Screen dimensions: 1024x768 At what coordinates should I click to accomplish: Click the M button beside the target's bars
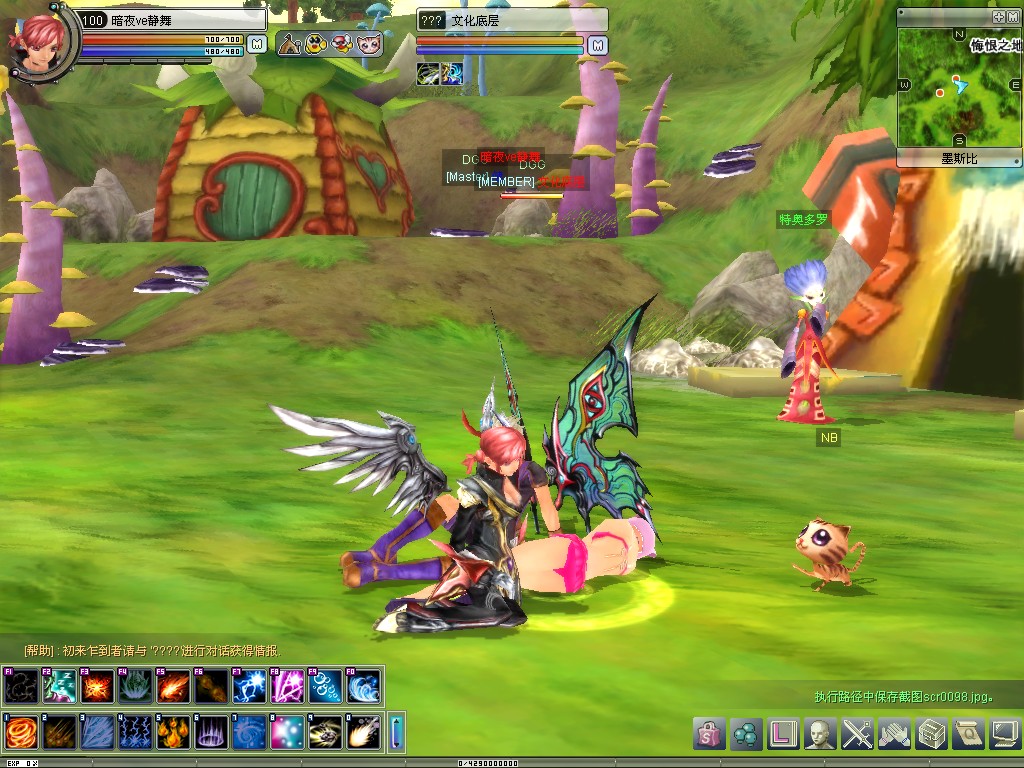(x=597, y=45)
